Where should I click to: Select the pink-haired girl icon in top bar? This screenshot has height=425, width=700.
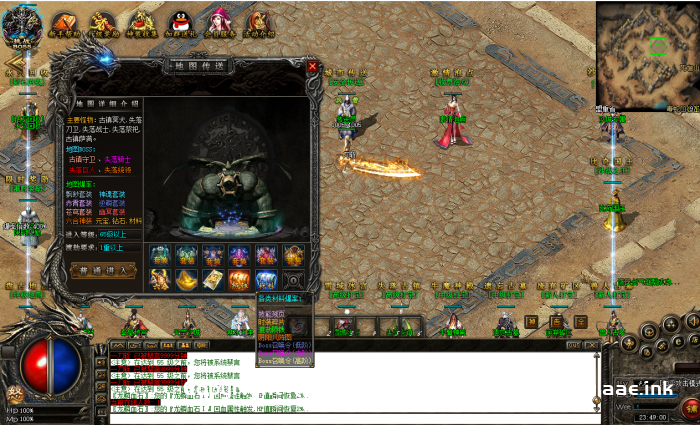219,20
